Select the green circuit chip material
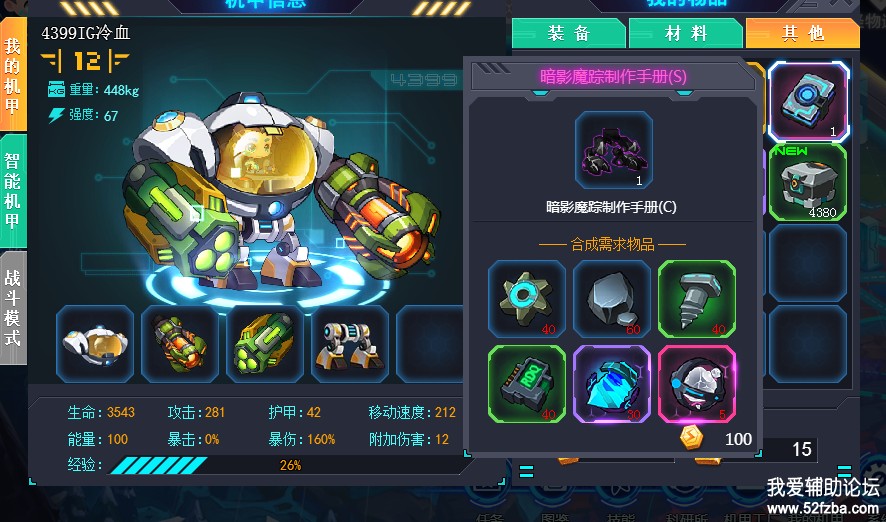This screenshot has width=886, height=522. coord(527,384)
